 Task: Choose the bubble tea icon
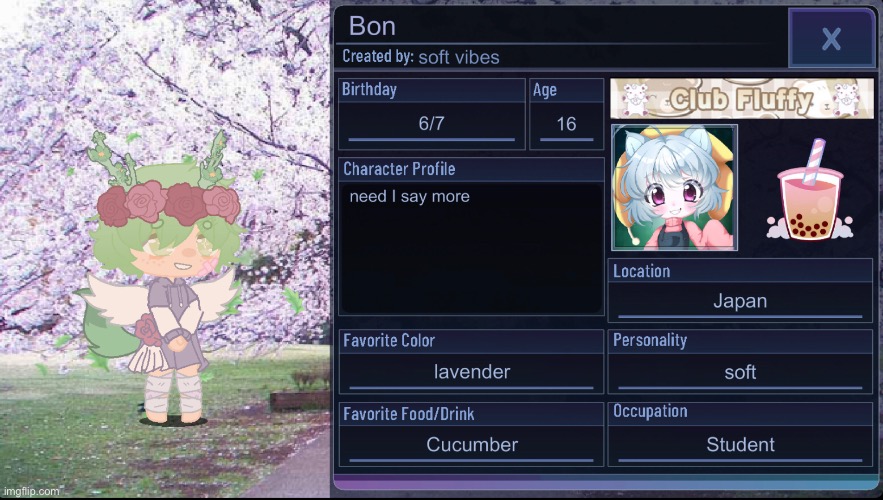(809, 190)
